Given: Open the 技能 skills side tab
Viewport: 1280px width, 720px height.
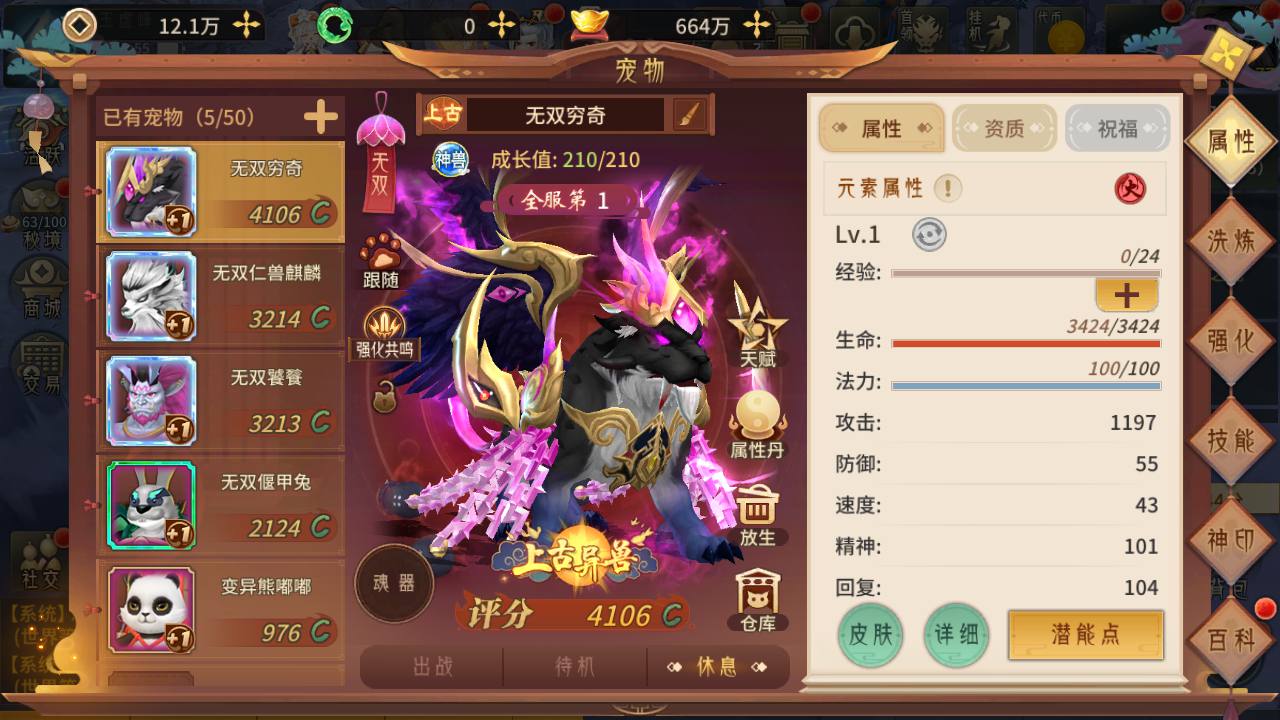Looking at the screenshot, I should tap(1230, 440).
